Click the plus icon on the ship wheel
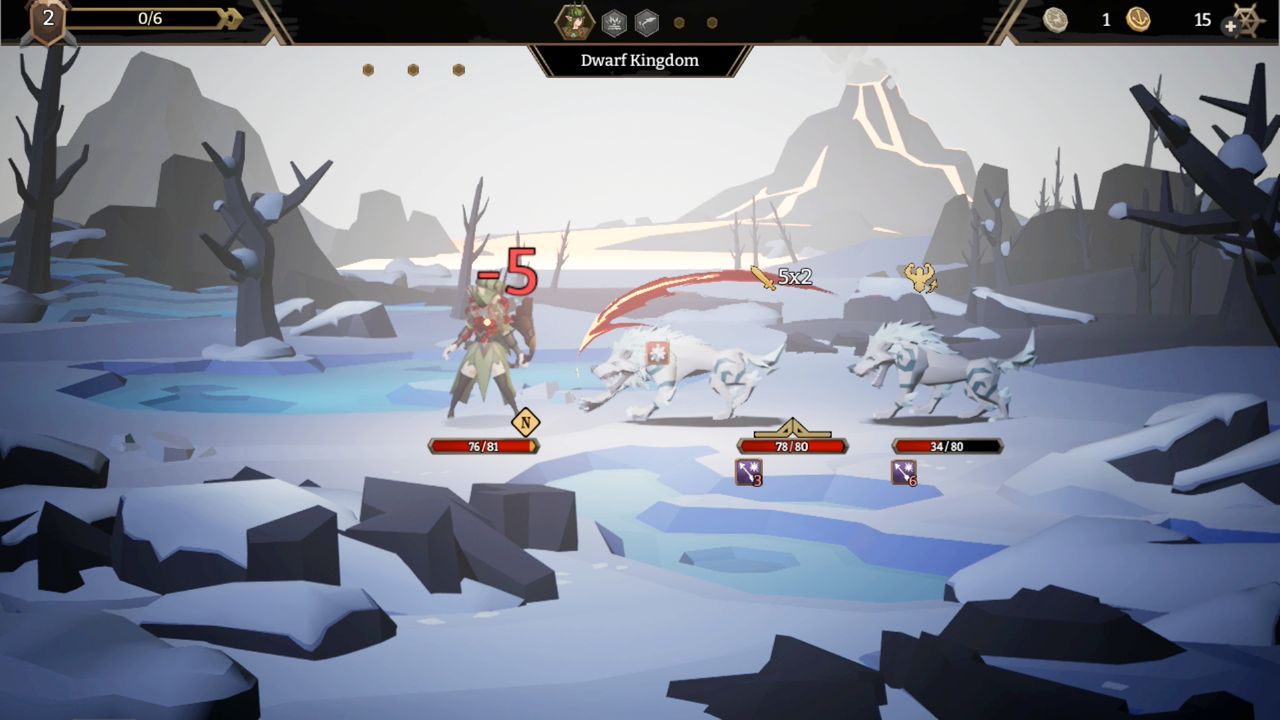The height and width of the screenshot is (720, 1280). pos(1229,26)
